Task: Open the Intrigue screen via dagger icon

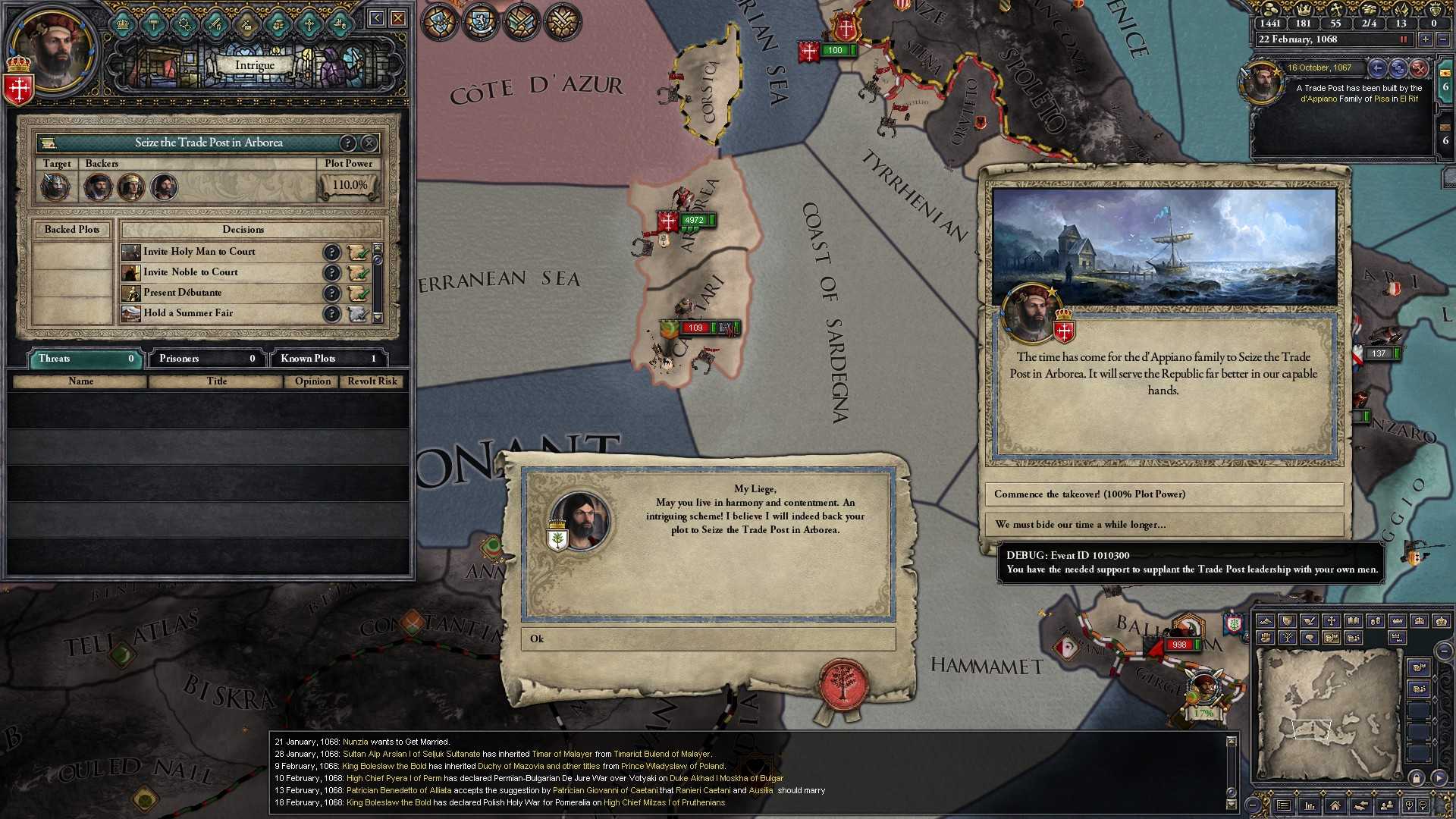Action: [245, 24]
